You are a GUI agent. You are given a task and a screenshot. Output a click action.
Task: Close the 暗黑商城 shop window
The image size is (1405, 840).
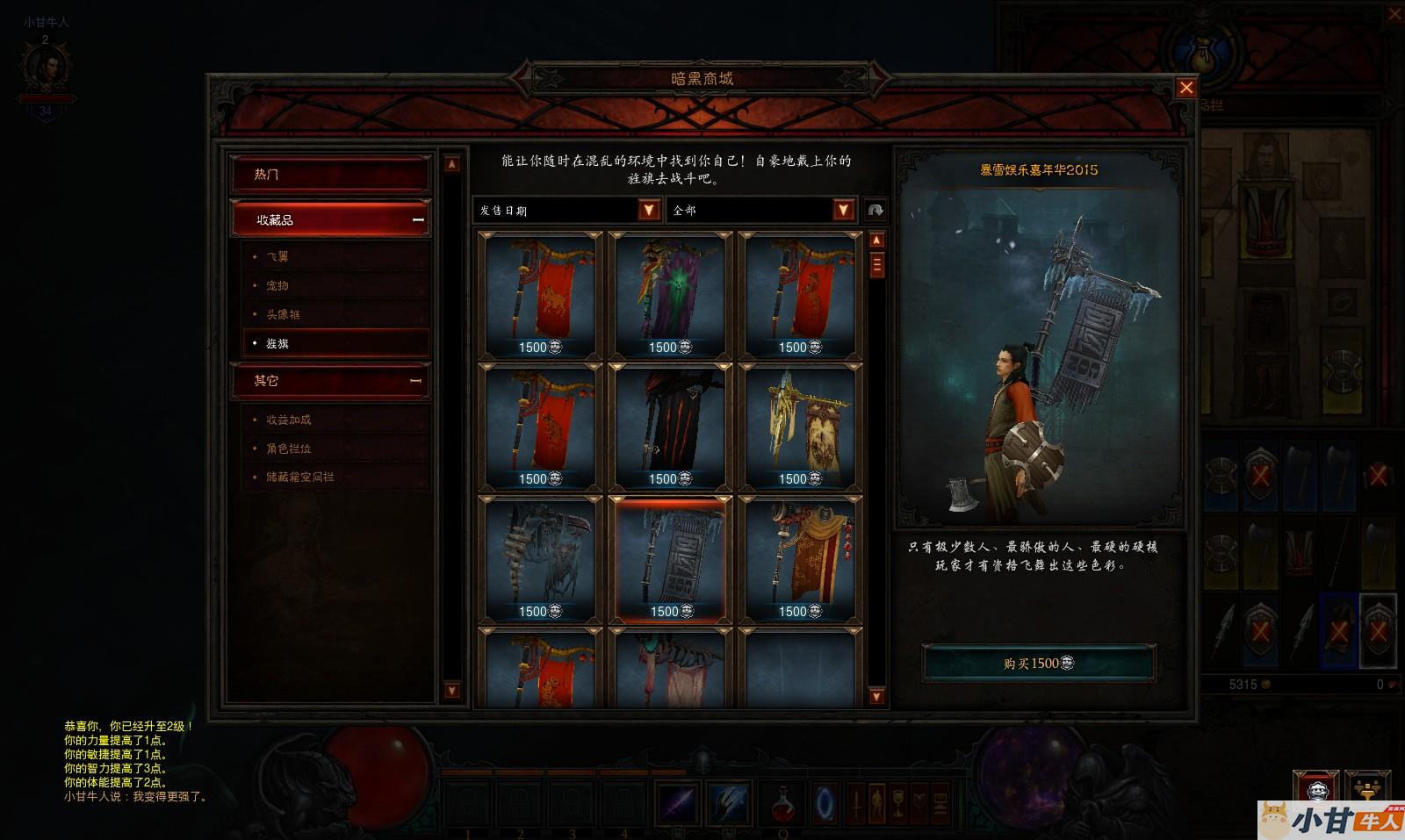click(1185, 88)
